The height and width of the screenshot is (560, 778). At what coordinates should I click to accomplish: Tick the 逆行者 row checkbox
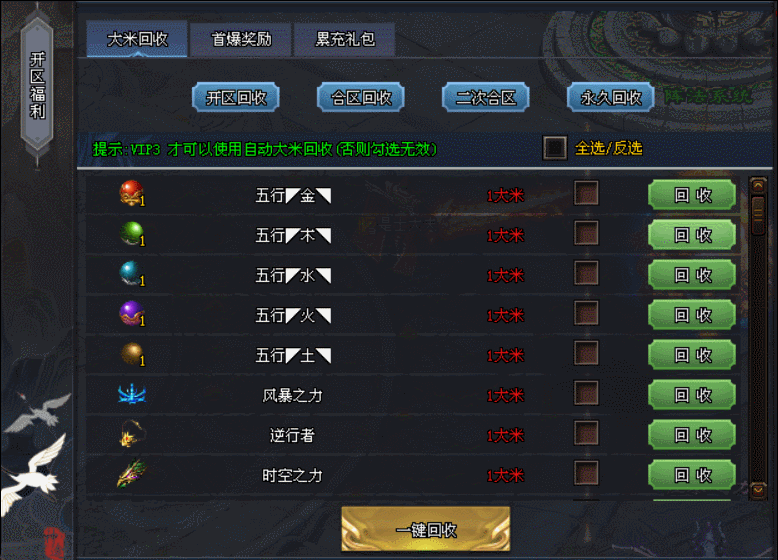586,434
